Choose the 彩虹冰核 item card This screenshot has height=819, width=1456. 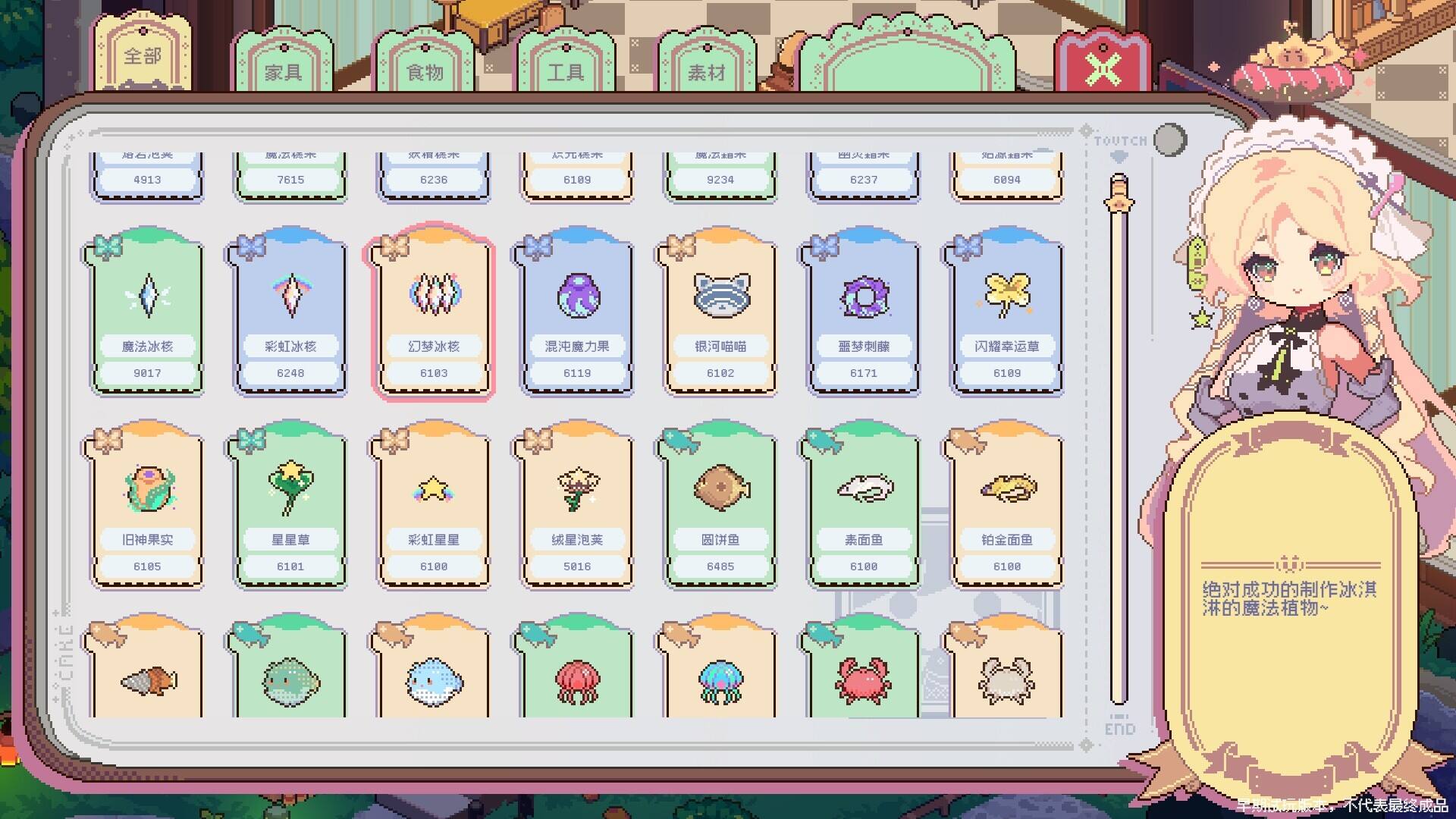coord(290,312)
